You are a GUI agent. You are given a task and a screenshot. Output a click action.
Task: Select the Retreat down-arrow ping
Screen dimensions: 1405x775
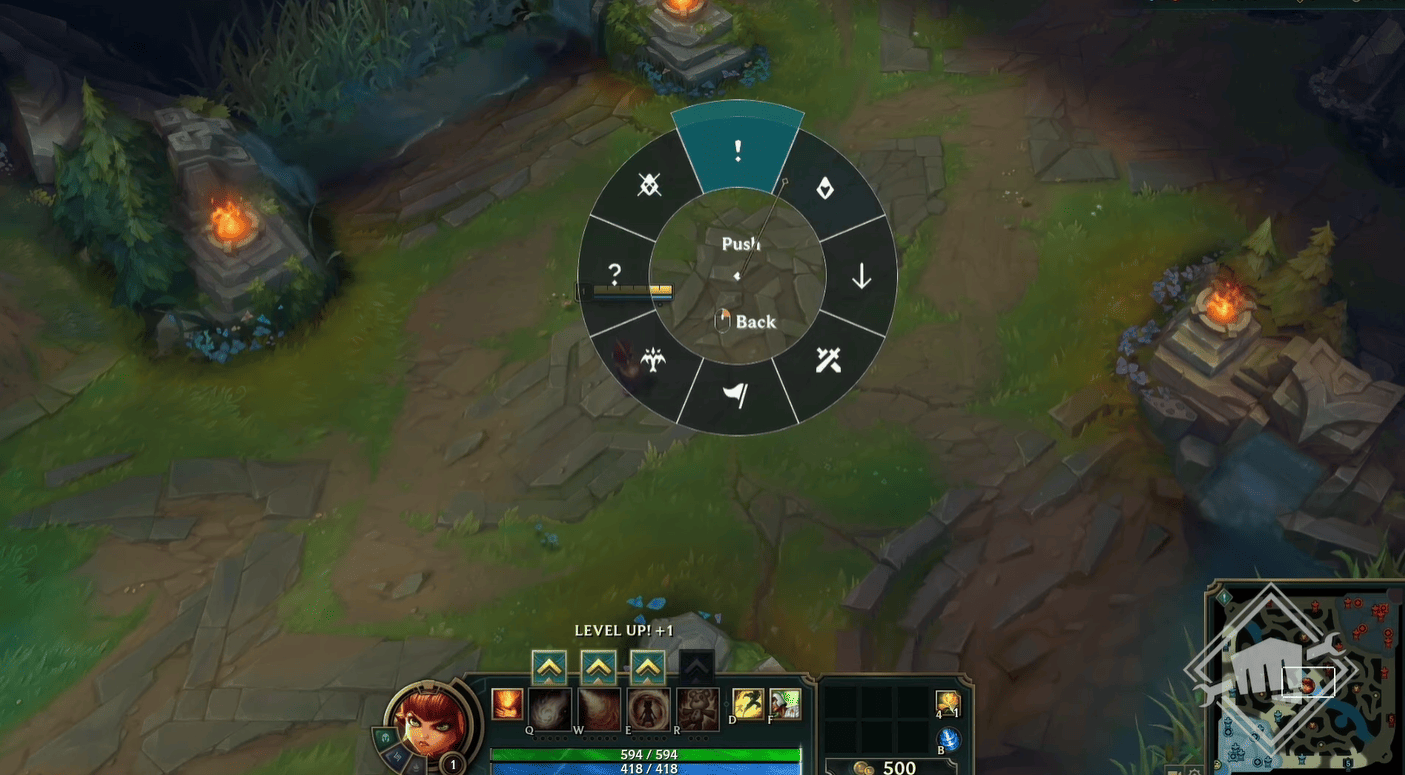(858, 278)
